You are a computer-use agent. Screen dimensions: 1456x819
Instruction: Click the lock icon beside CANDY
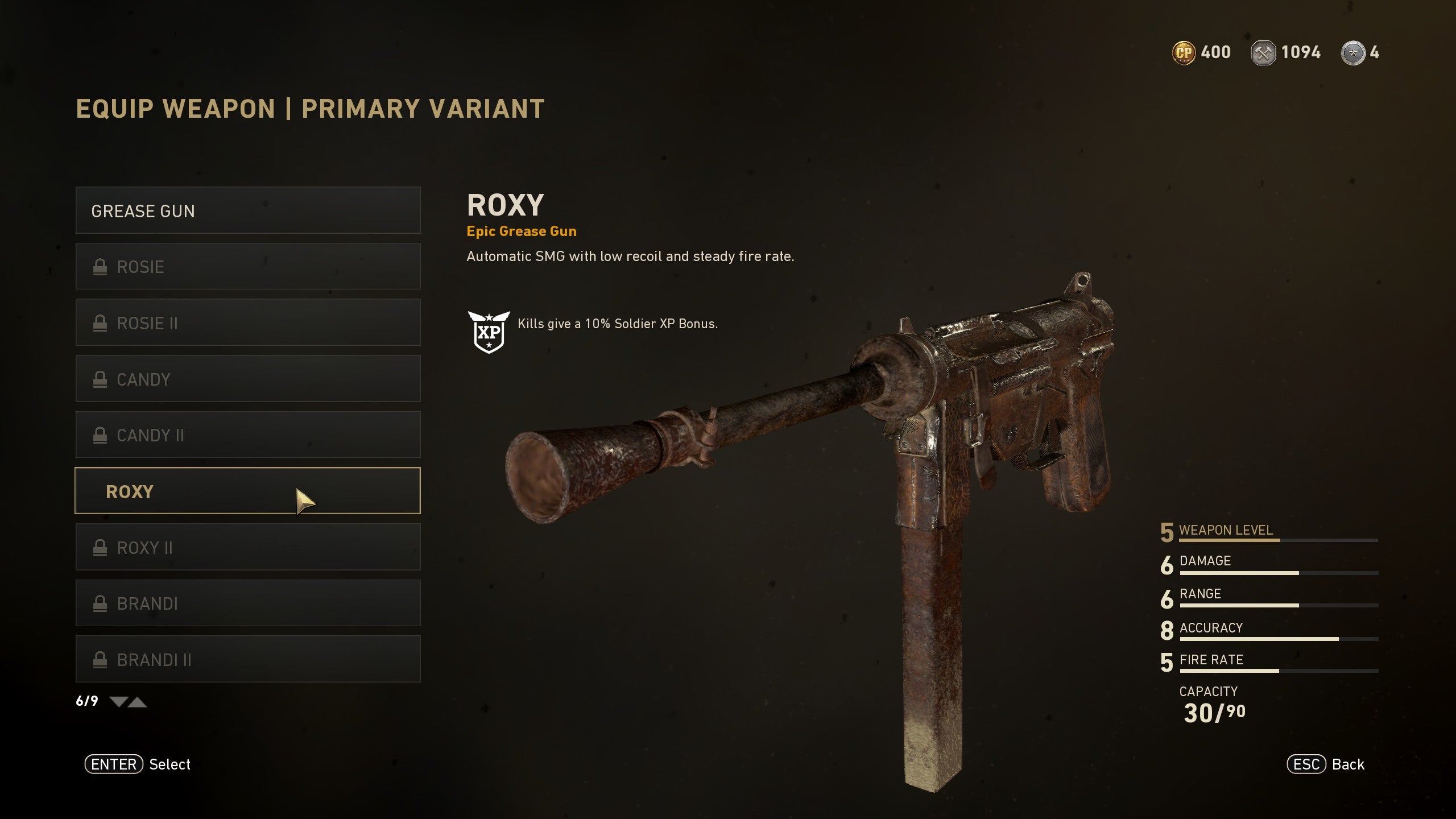click(101, 379)
